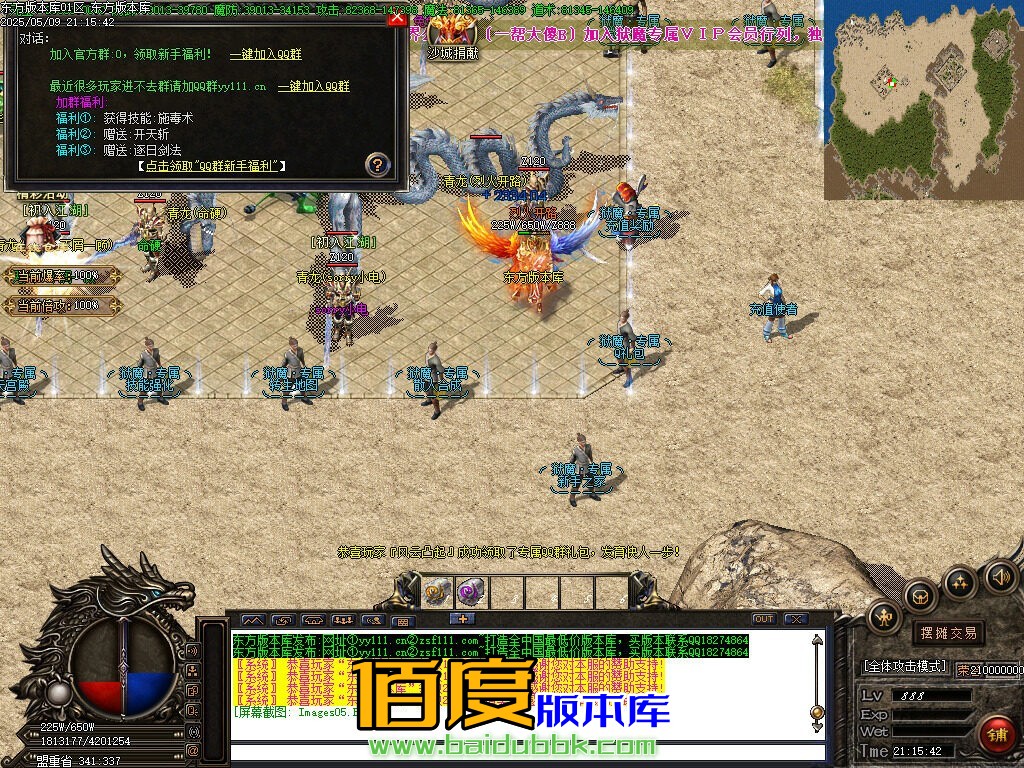Close the dialogue window with the red X
The height and width of the screenshot is (768, 1024).
tap(397, 17)
